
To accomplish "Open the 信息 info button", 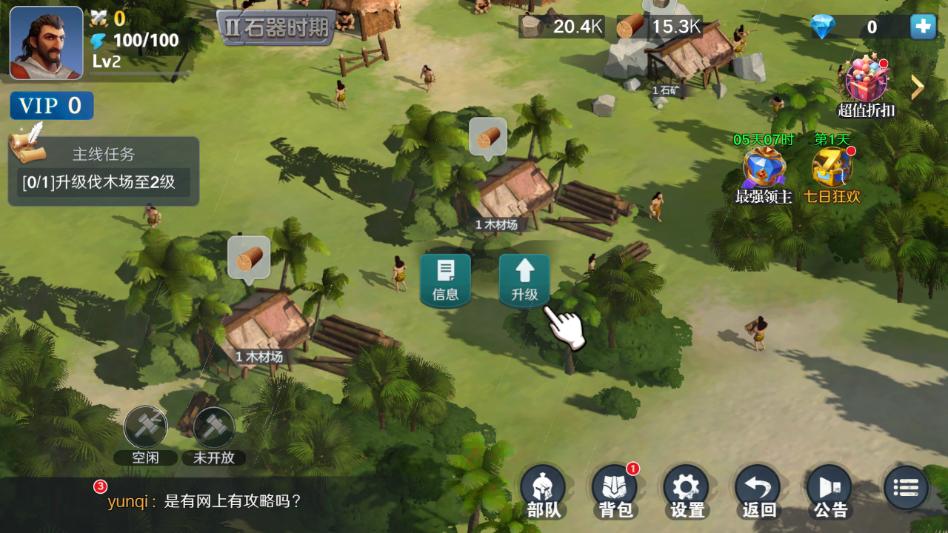I will pos(445,279).
